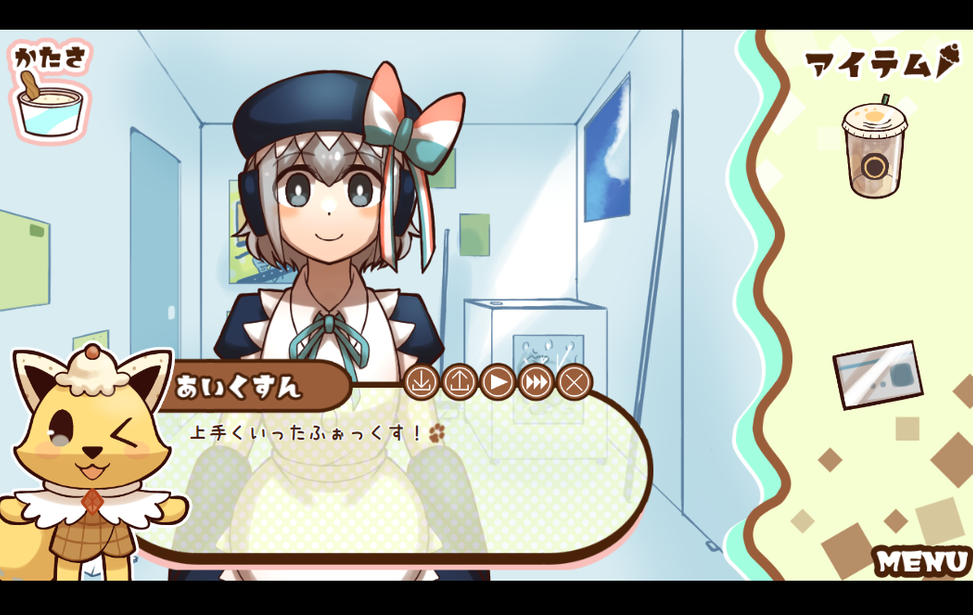Click the かたさ ice cream cup icon
Screen dimensions: 973x615
[48, 108]
